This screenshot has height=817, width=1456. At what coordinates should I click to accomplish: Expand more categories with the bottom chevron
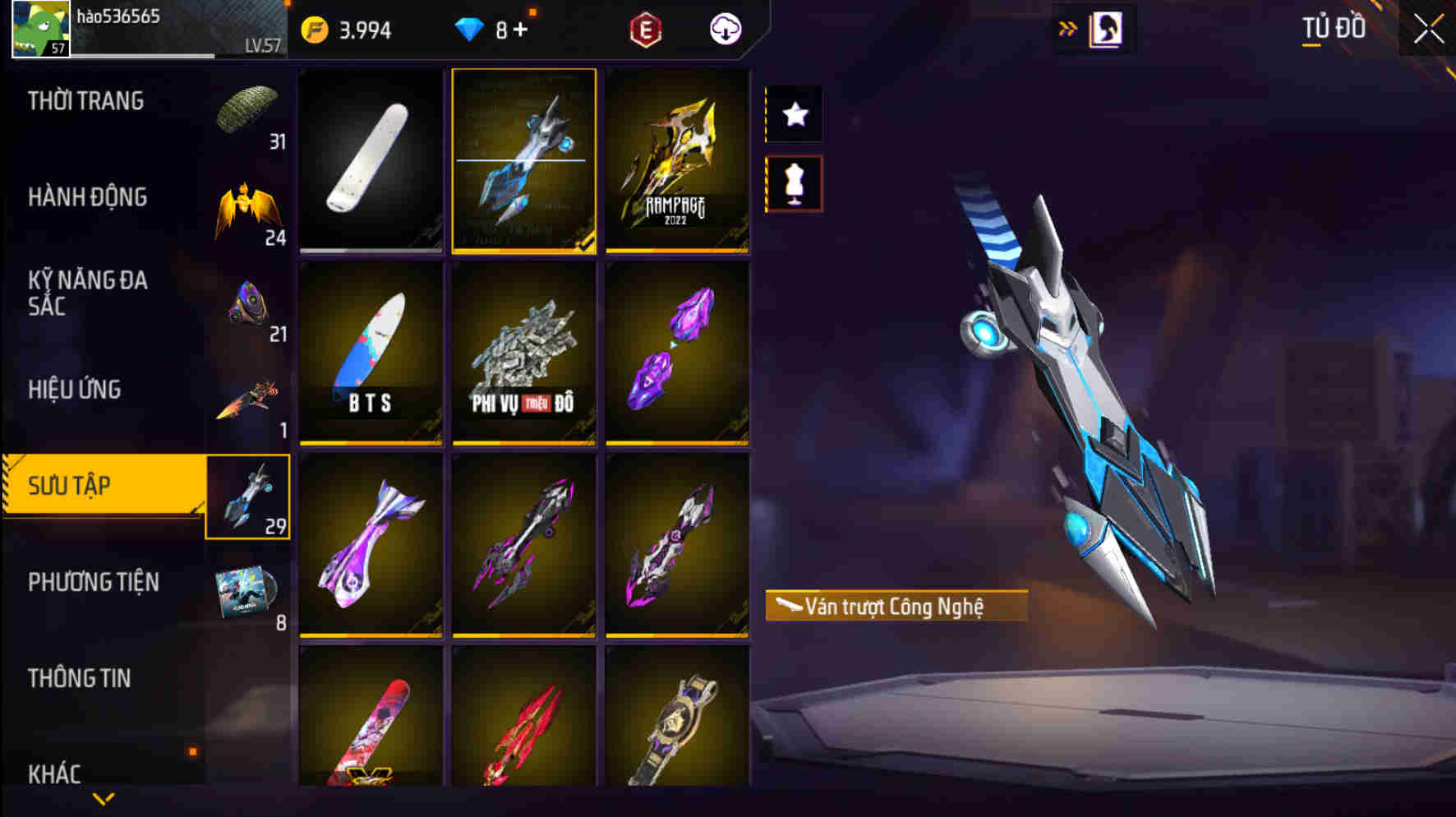(x=104, y=798)
